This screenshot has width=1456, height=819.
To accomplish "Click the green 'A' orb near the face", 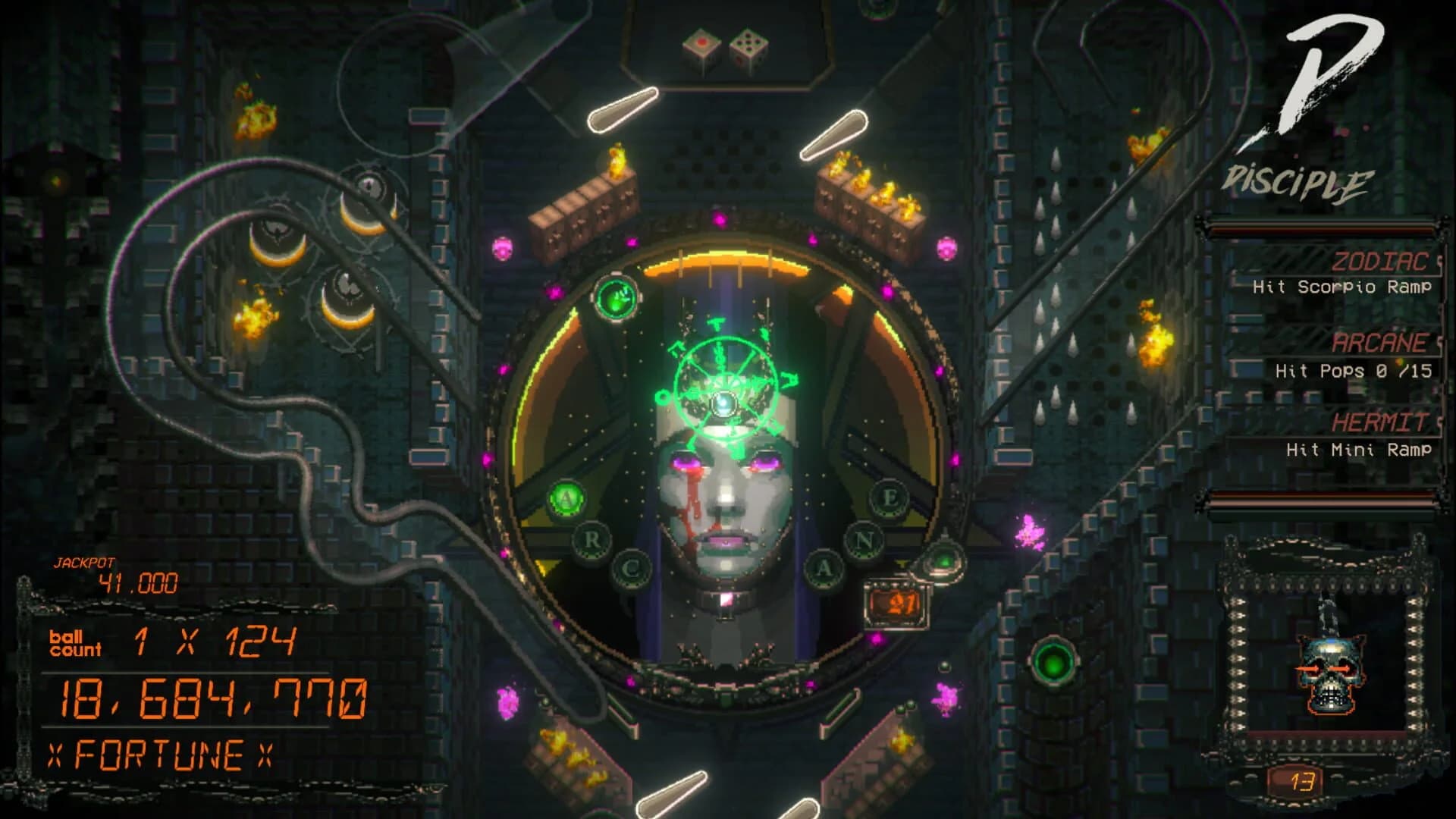I will click(x=565, y=497).
